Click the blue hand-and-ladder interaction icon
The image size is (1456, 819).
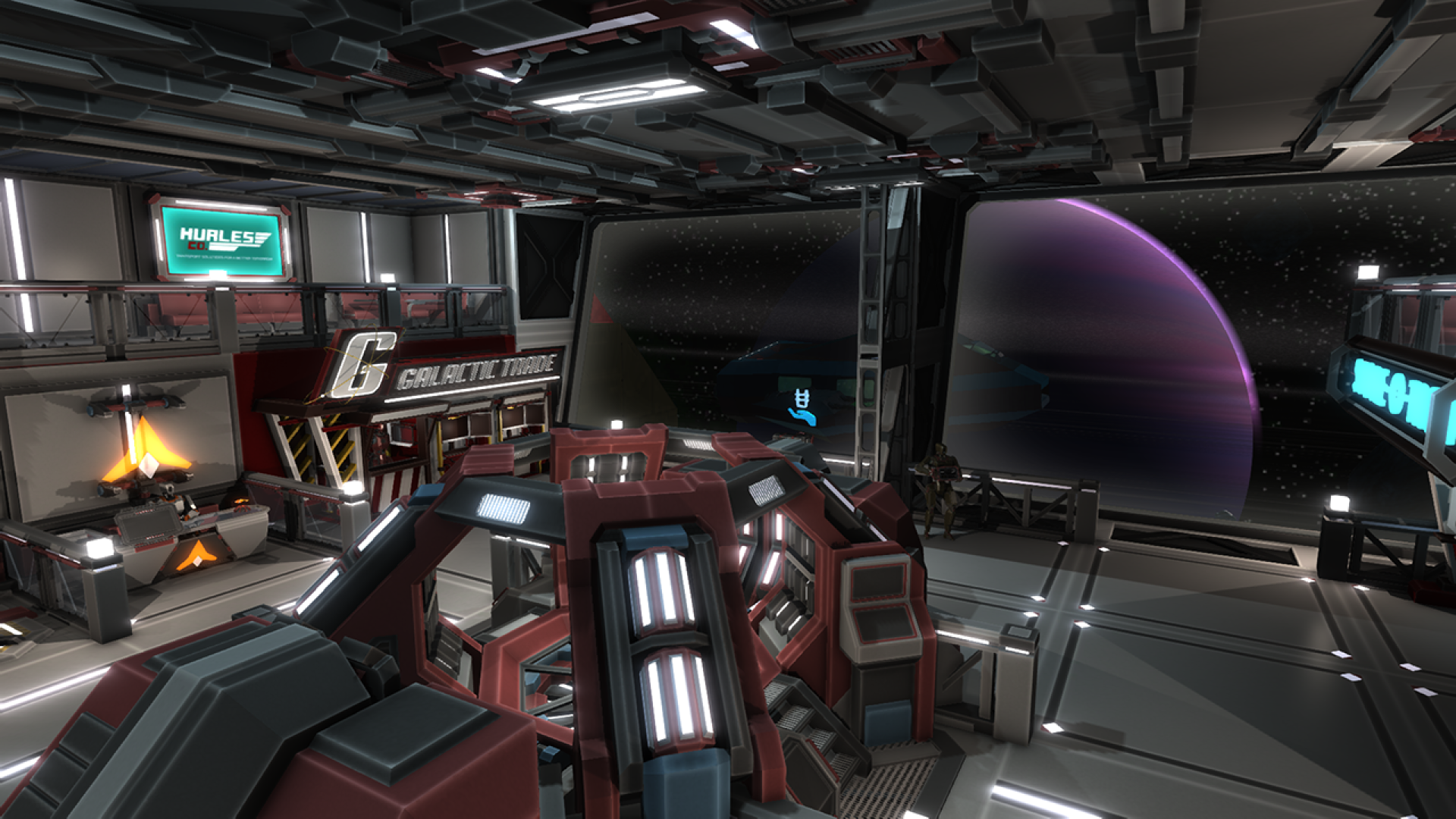802,407
